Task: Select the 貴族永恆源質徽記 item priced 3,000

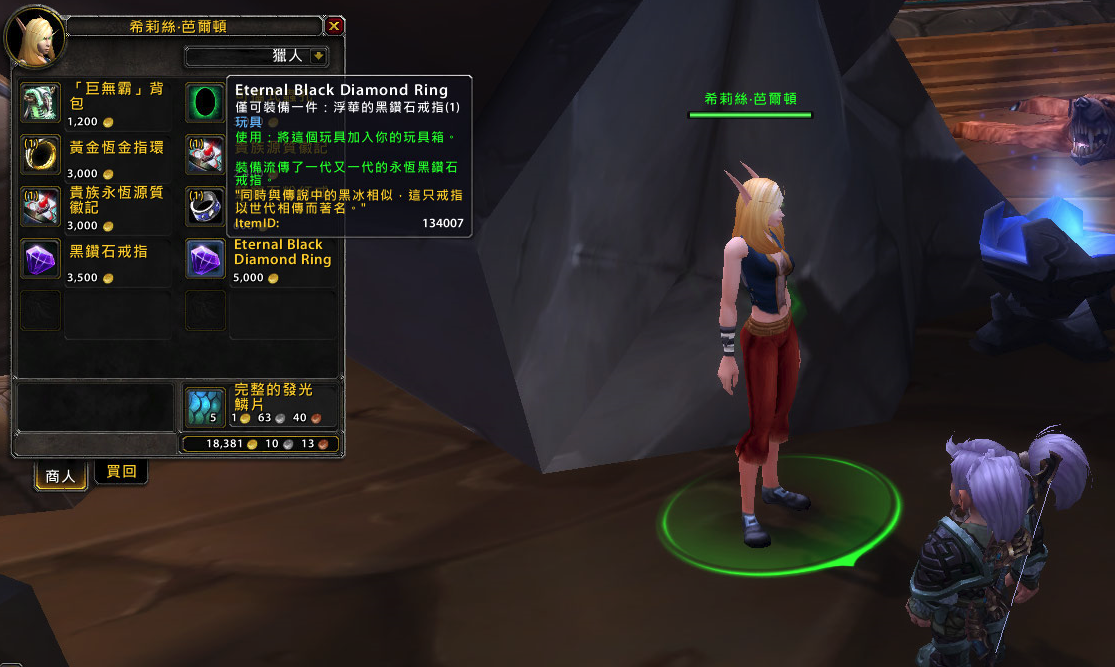Action: tap(40, 205)
